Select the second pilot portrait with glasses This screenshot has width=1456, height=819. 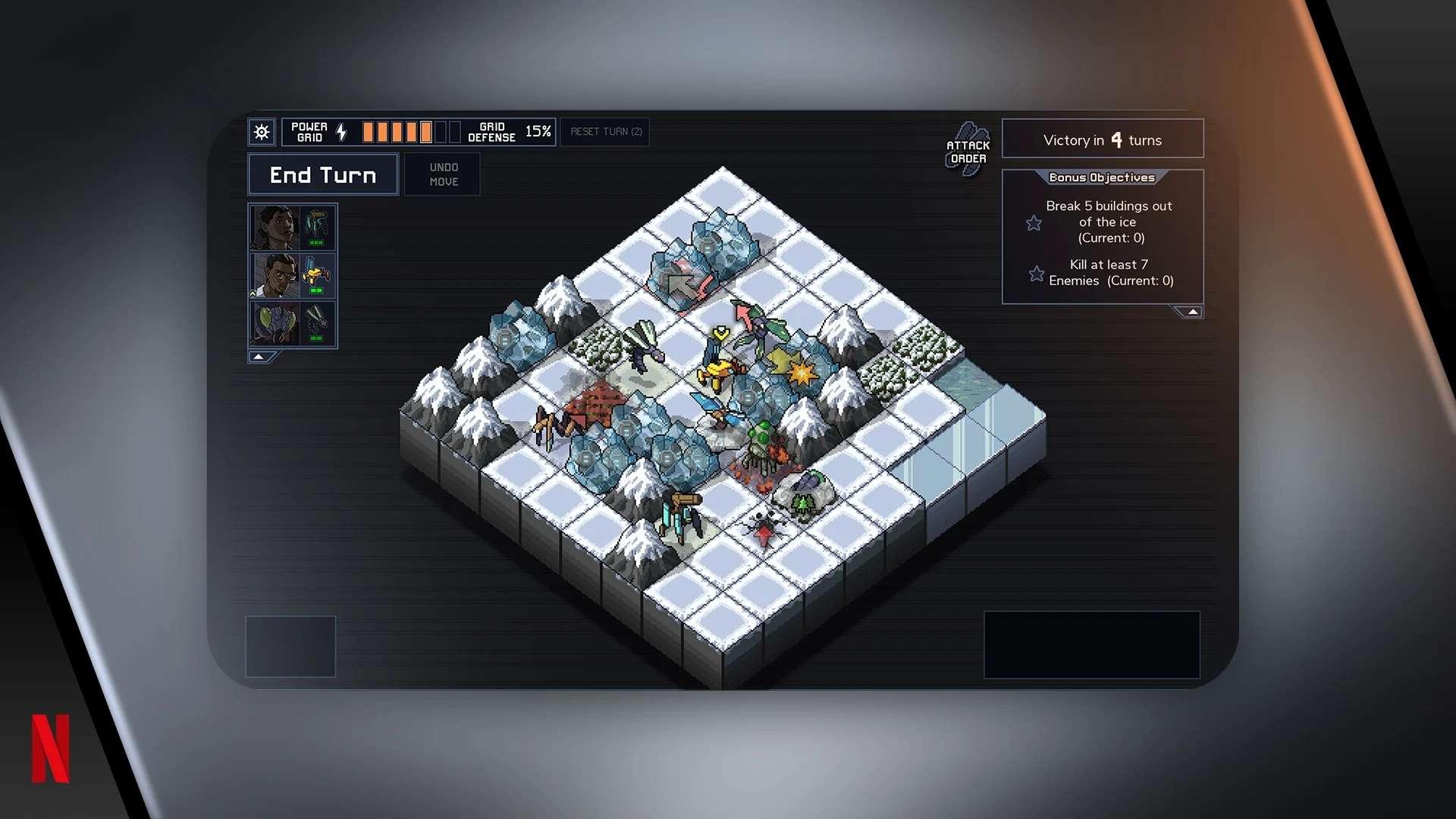pyautogui.click(x=274, y=275)
